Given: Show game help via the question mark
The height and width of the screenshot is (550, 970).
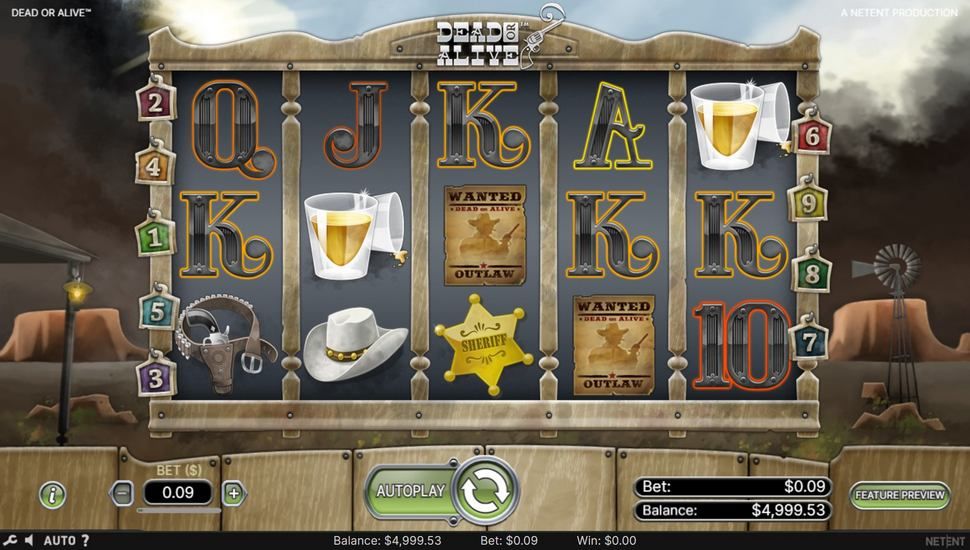Looking at the screenshot, I should pos(85,541).
